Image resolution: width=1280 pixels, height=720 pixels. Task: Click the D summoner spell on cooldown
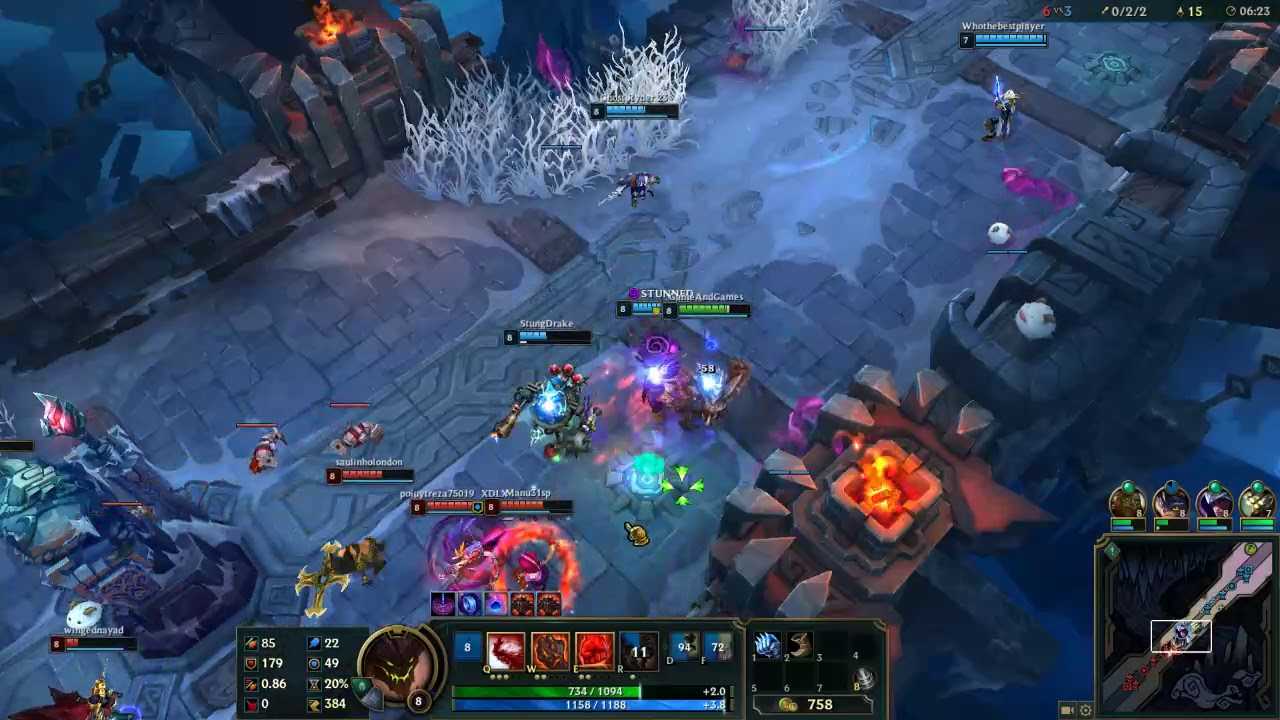684,645
